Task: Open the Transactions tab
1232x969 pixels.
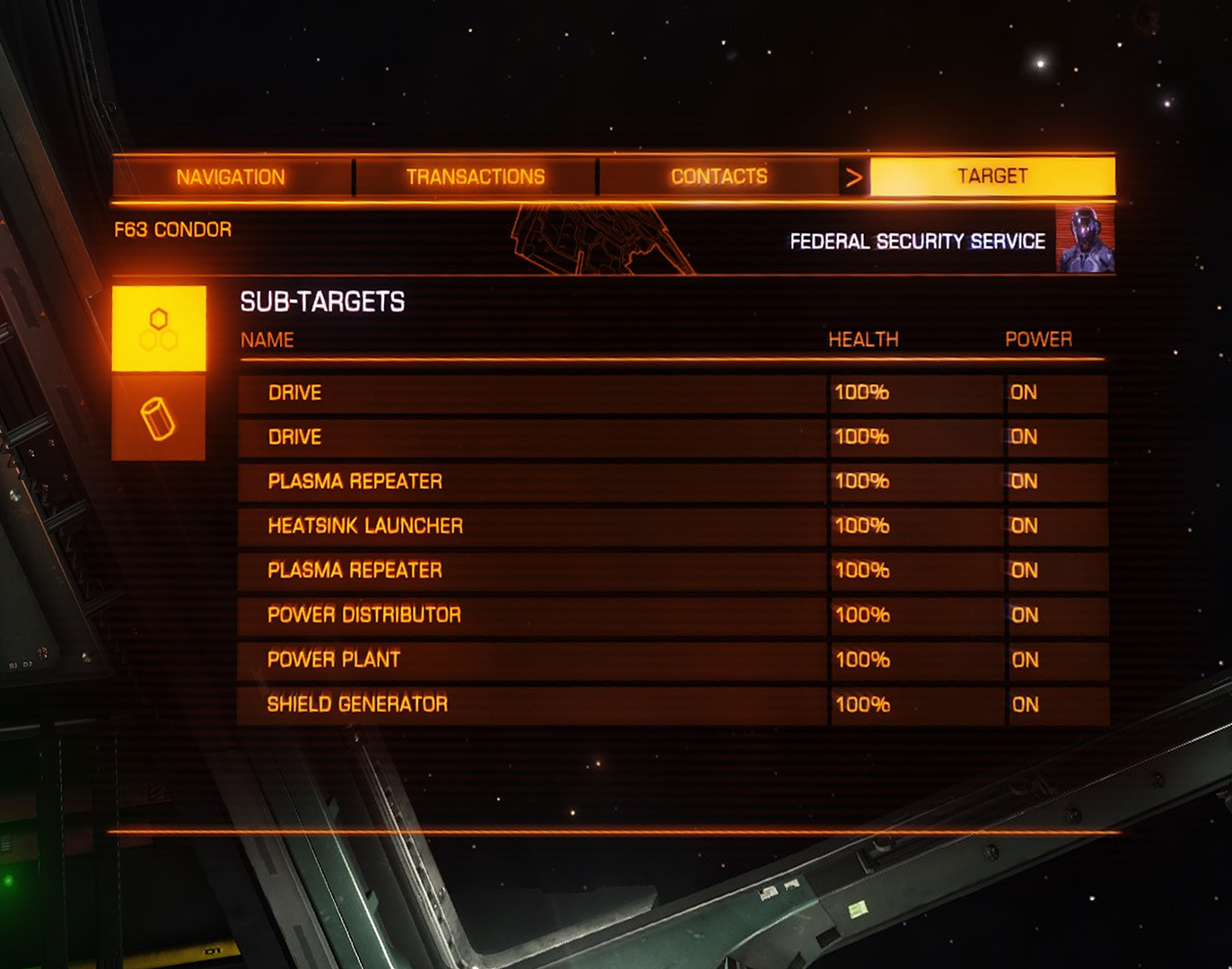Action: [x=475, y=177]
